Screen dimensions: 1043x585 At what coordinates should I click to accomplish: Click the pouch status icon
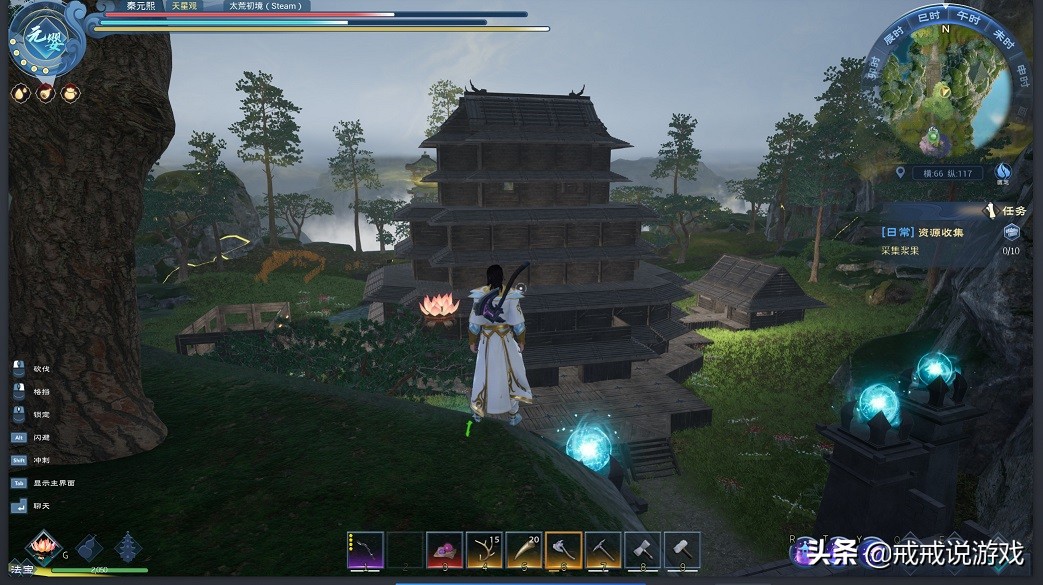click(69, 93)
